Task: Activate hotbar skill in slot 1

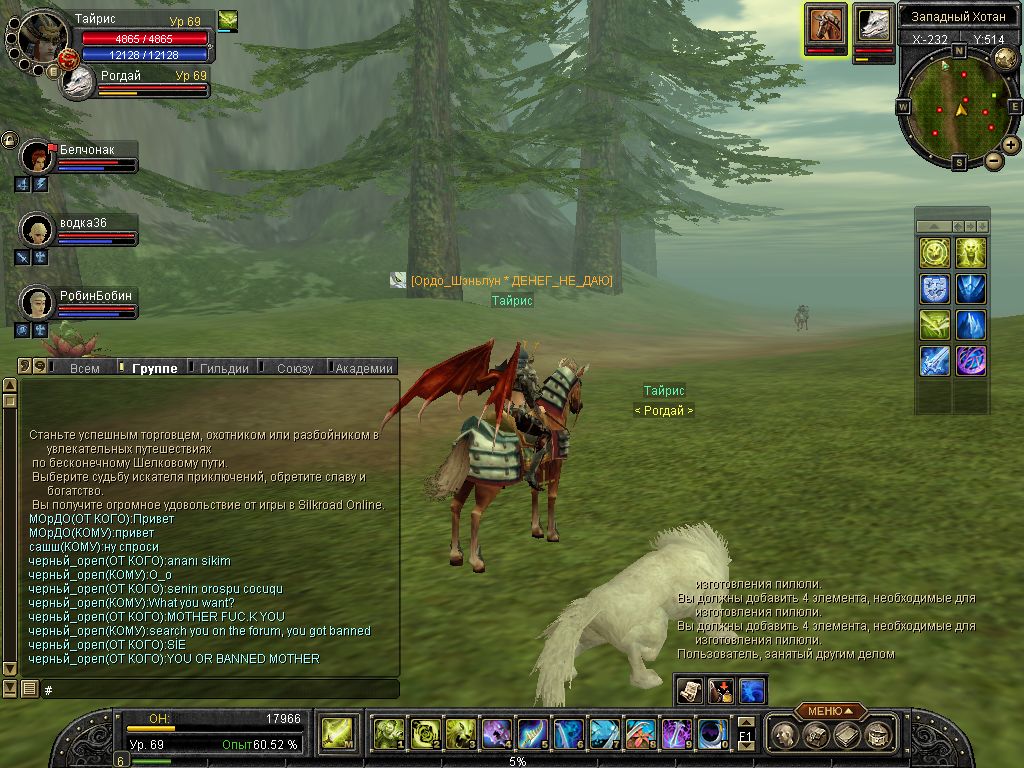Action: [388, 734]
